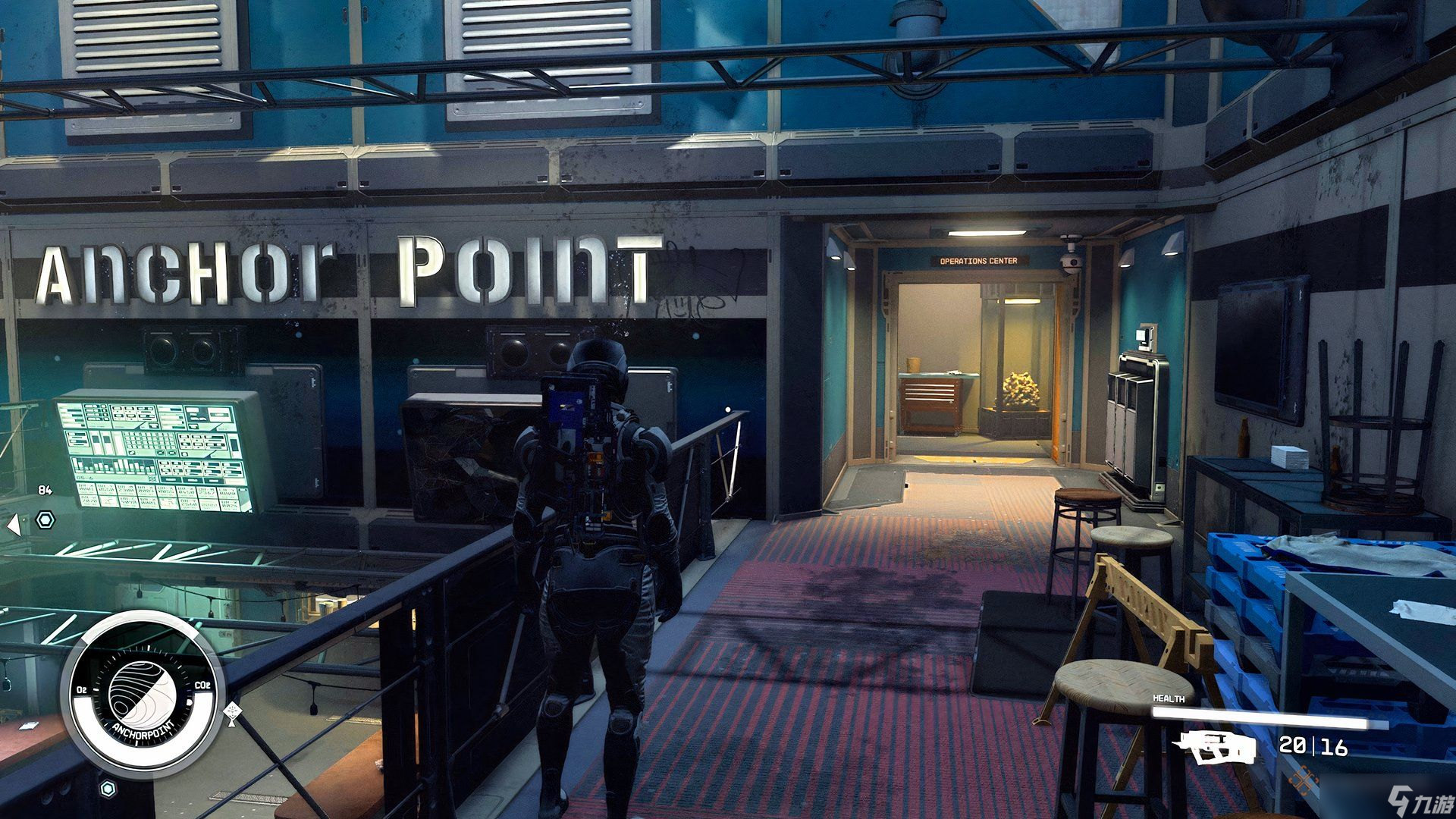Select the diamond marker beside the compass

tap(233, 712)
